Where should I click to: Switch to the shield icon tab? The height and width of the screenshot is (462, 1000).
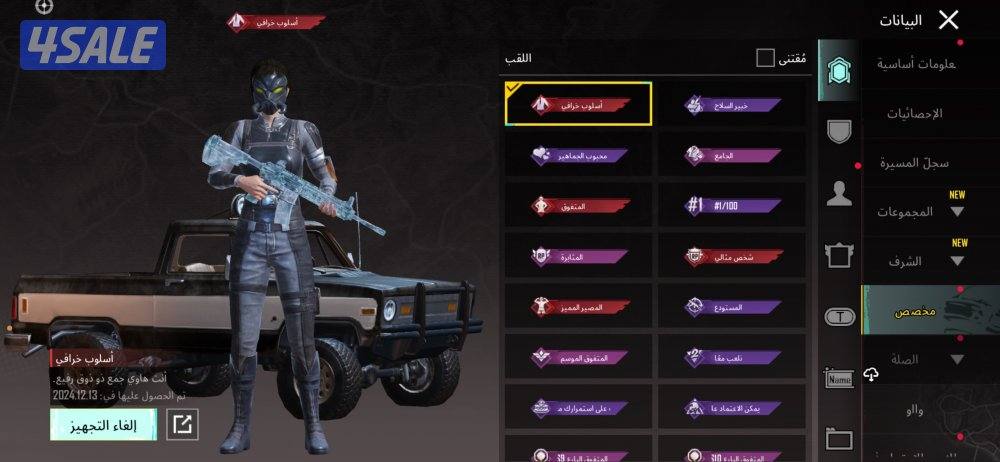tap(839, 130)
